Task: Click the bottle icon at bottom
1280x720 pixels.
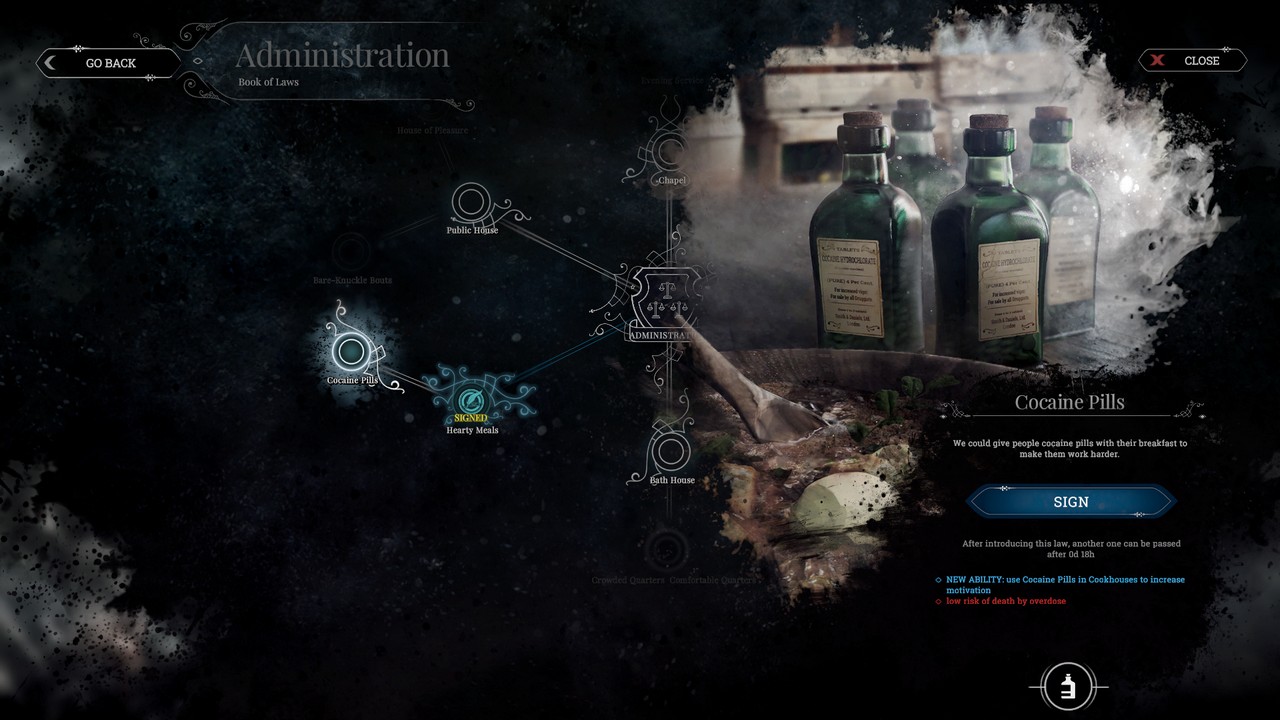Action: (x=1068, y=687)
